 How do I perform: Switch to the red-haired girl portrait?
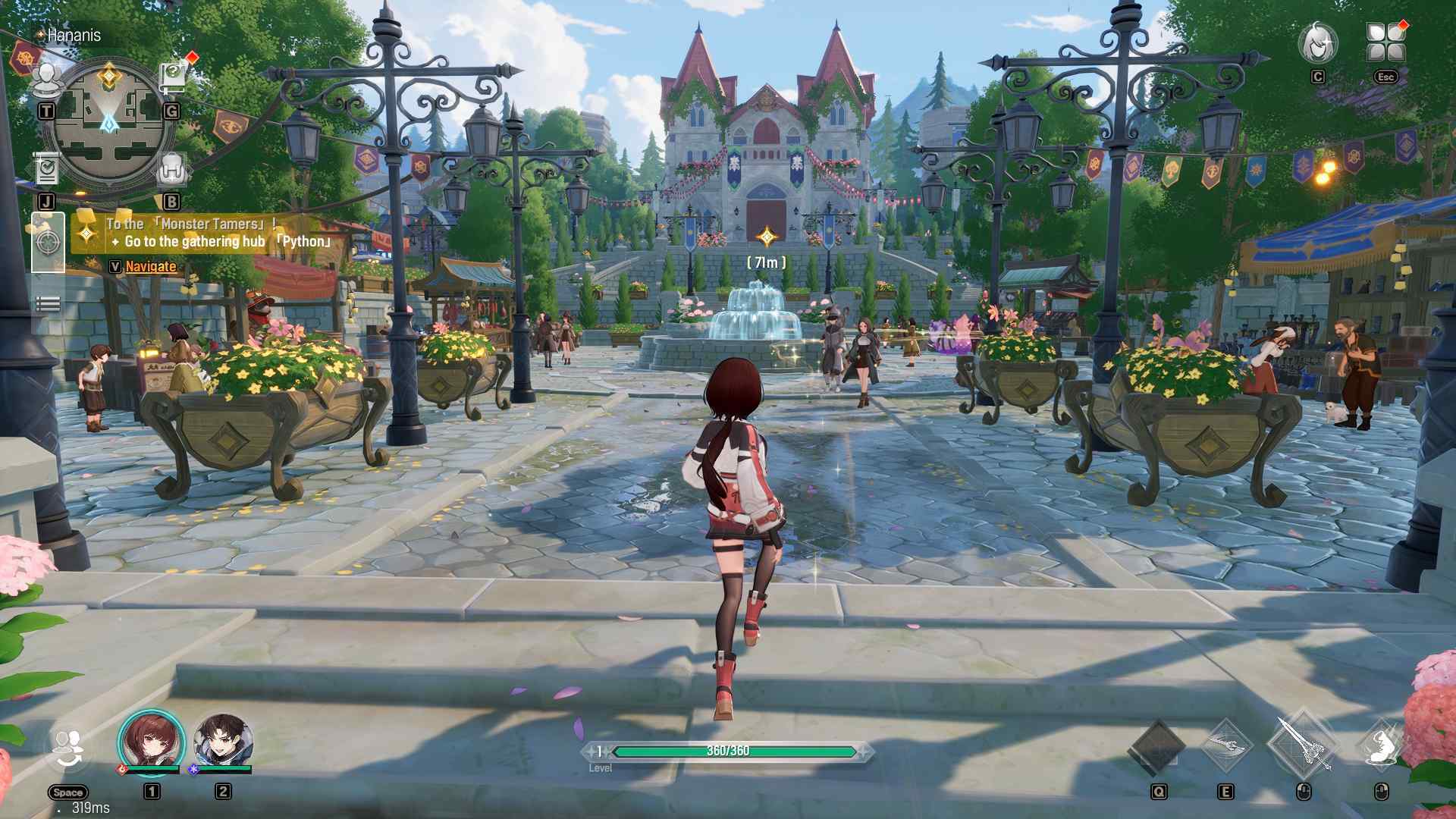coord(151,741)
